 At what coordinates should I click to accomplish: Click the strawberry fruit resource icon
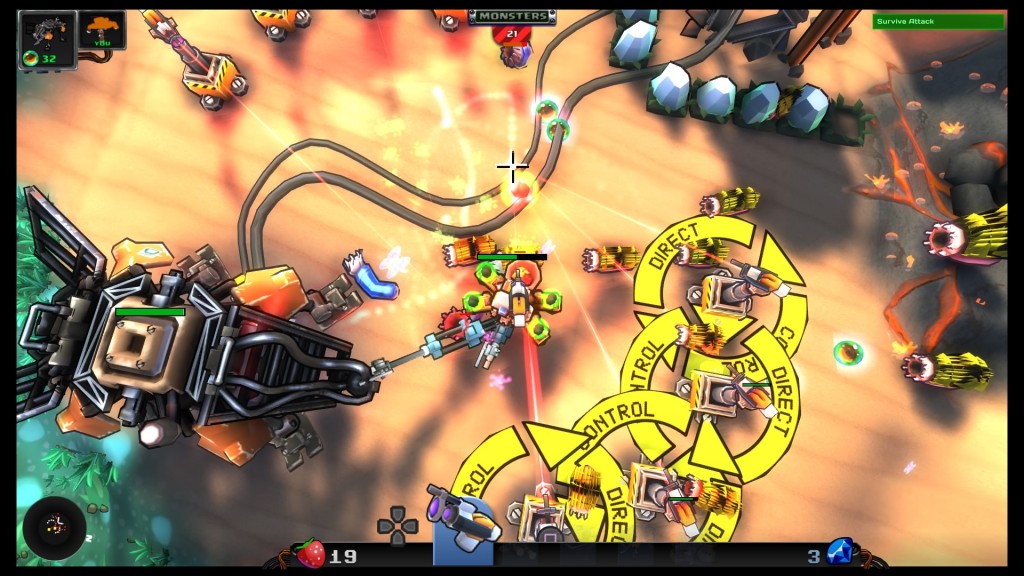(310, 554)
